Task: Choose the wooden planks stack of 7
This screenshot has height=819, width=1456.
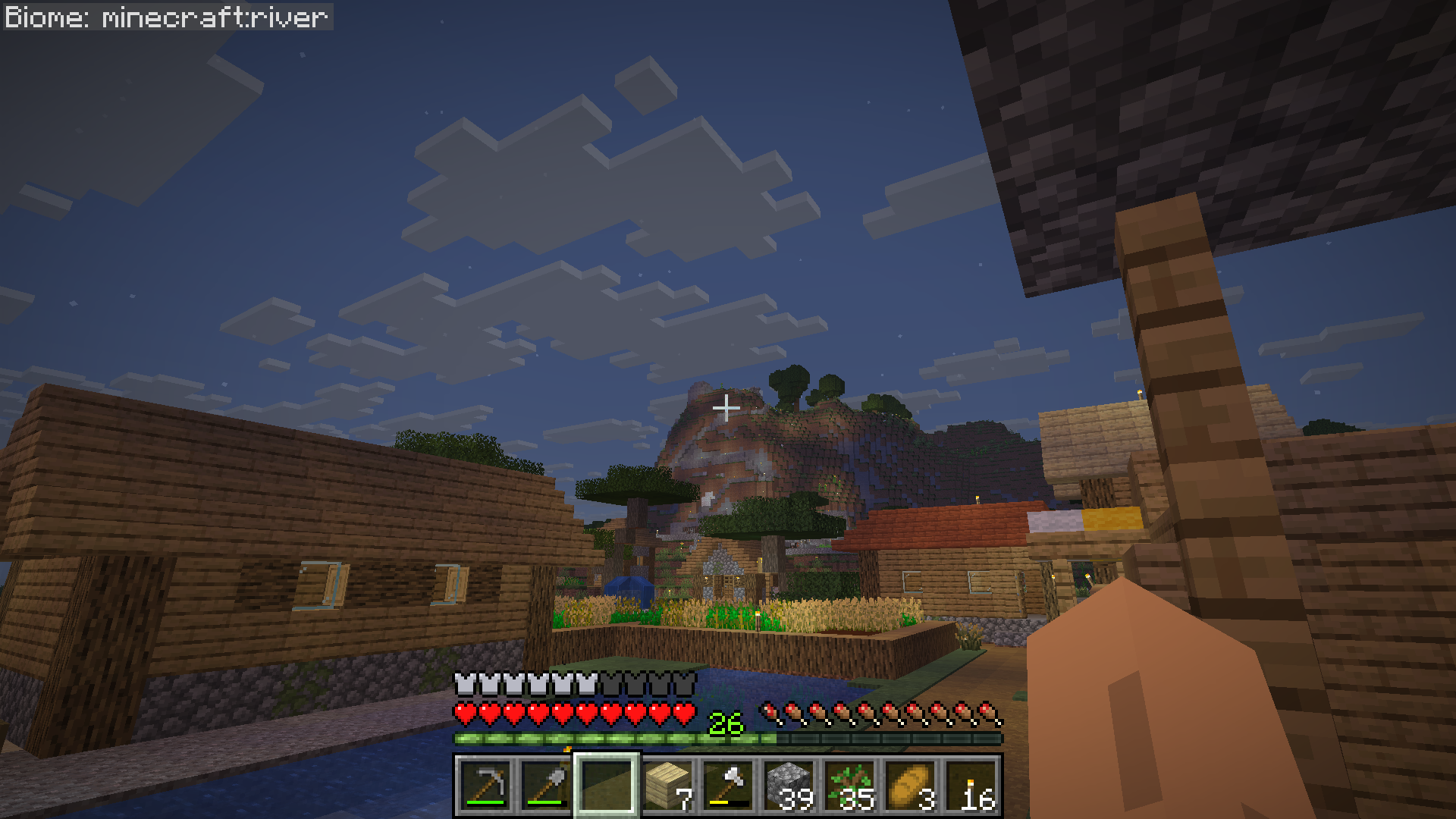Action: tap(667, 786)
